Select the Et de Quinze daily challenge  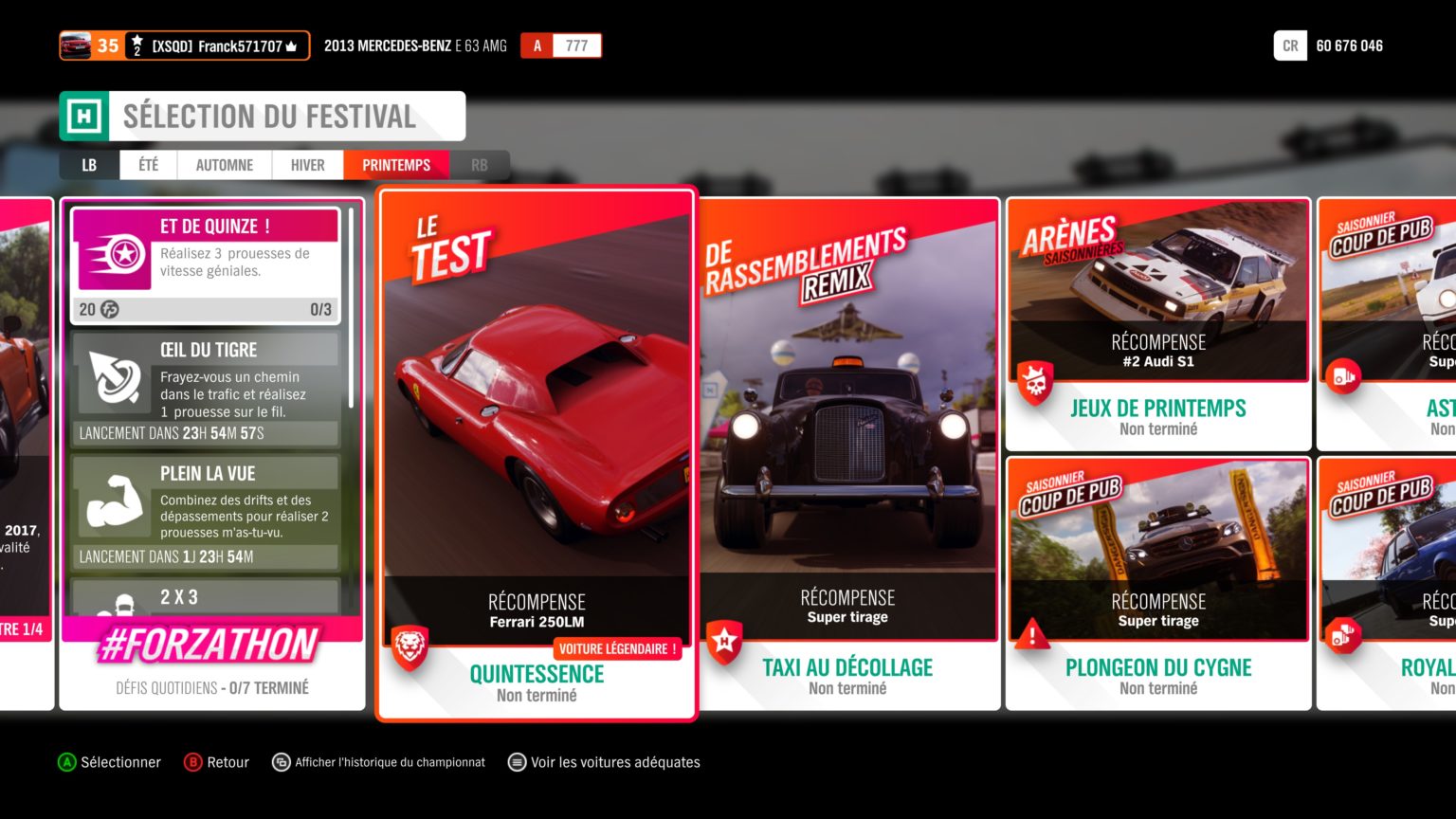tap(206, 265)
